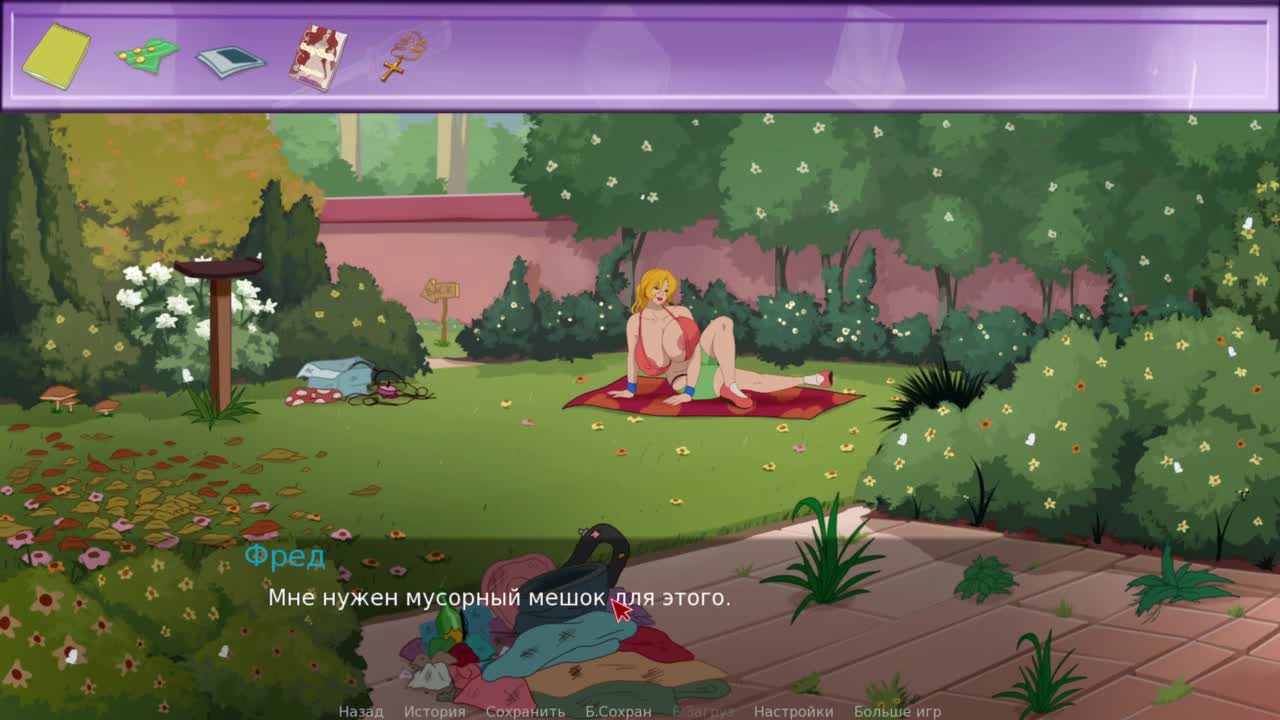Follow the Больше игр link
The image size is (1280, 720).
click(897, 711)
